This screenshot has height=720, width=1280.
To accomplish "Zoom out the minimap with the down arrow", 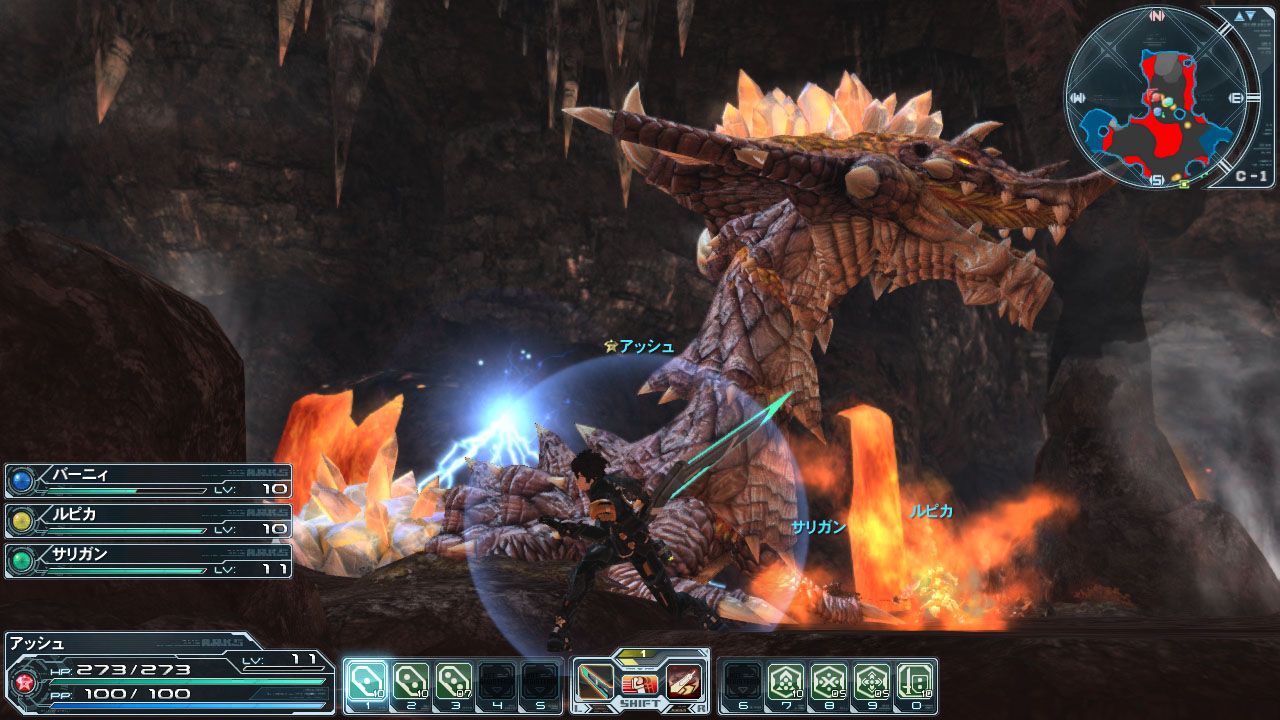I will click(x=1250, y=16).
